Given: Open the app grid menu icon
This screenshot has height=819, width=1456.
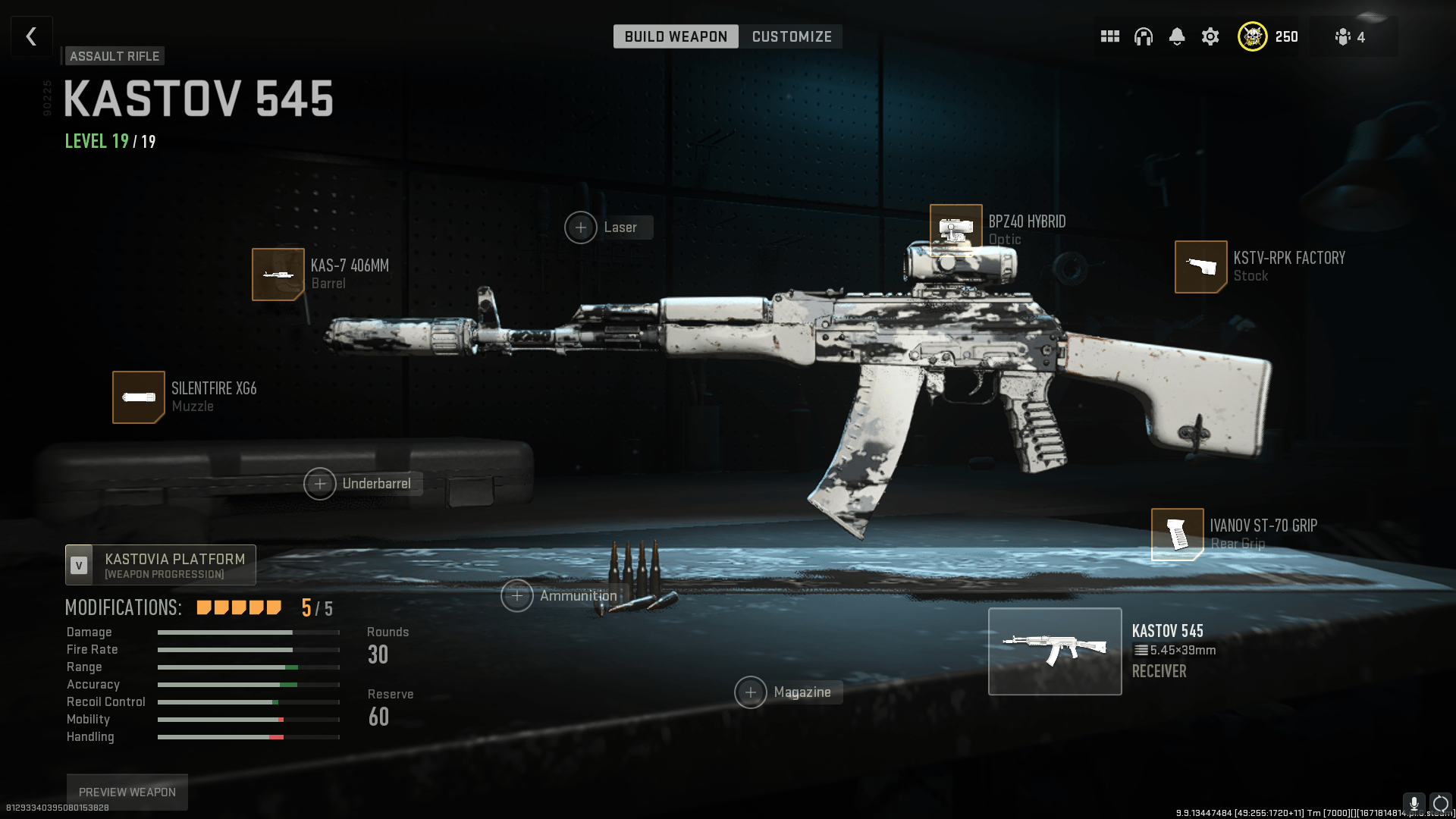Looking at the screenshot, I should [x=1109, y=36].
